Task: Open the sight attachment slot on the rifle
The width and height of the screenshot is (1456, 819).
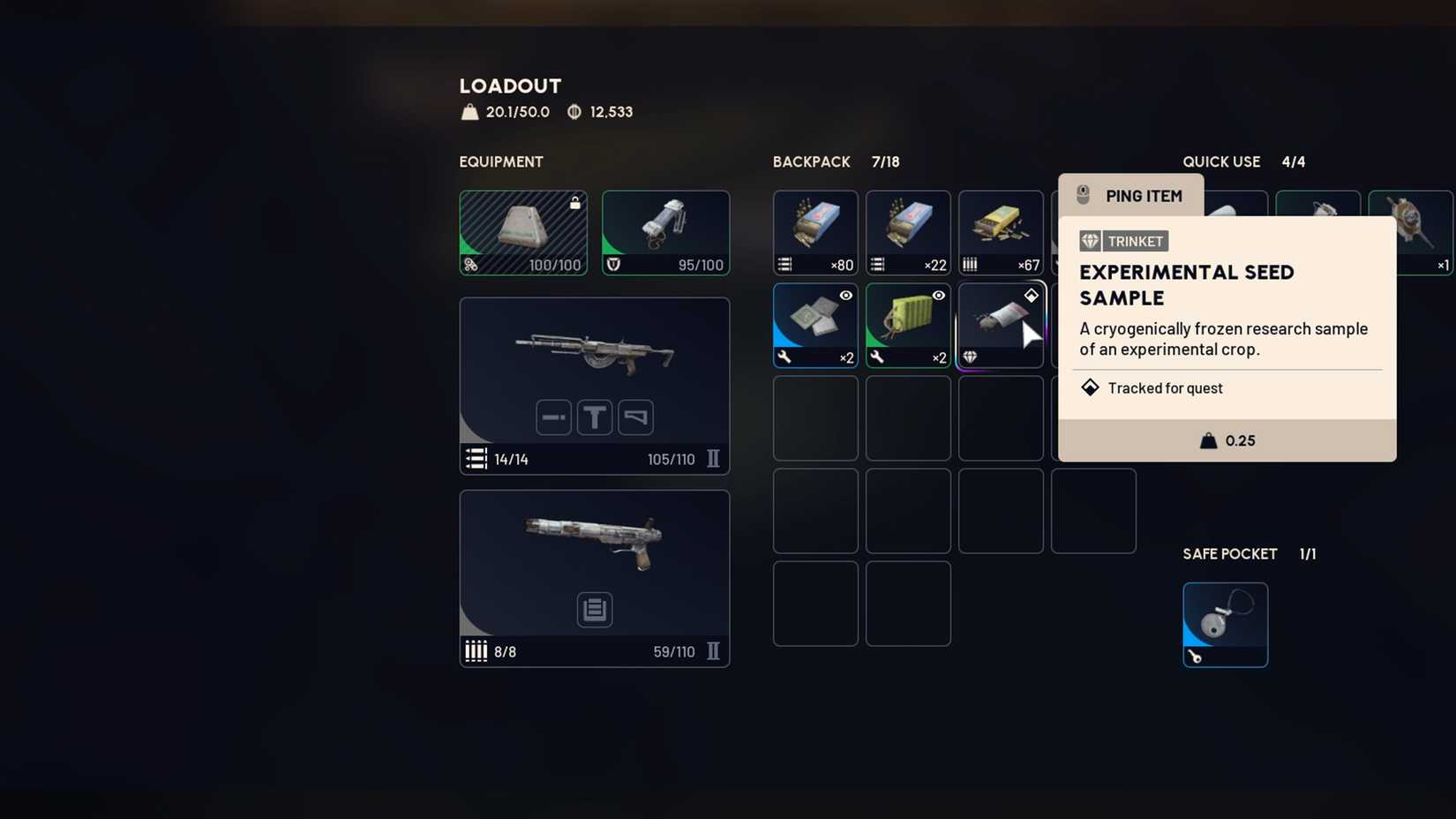Action: [595, 417]
